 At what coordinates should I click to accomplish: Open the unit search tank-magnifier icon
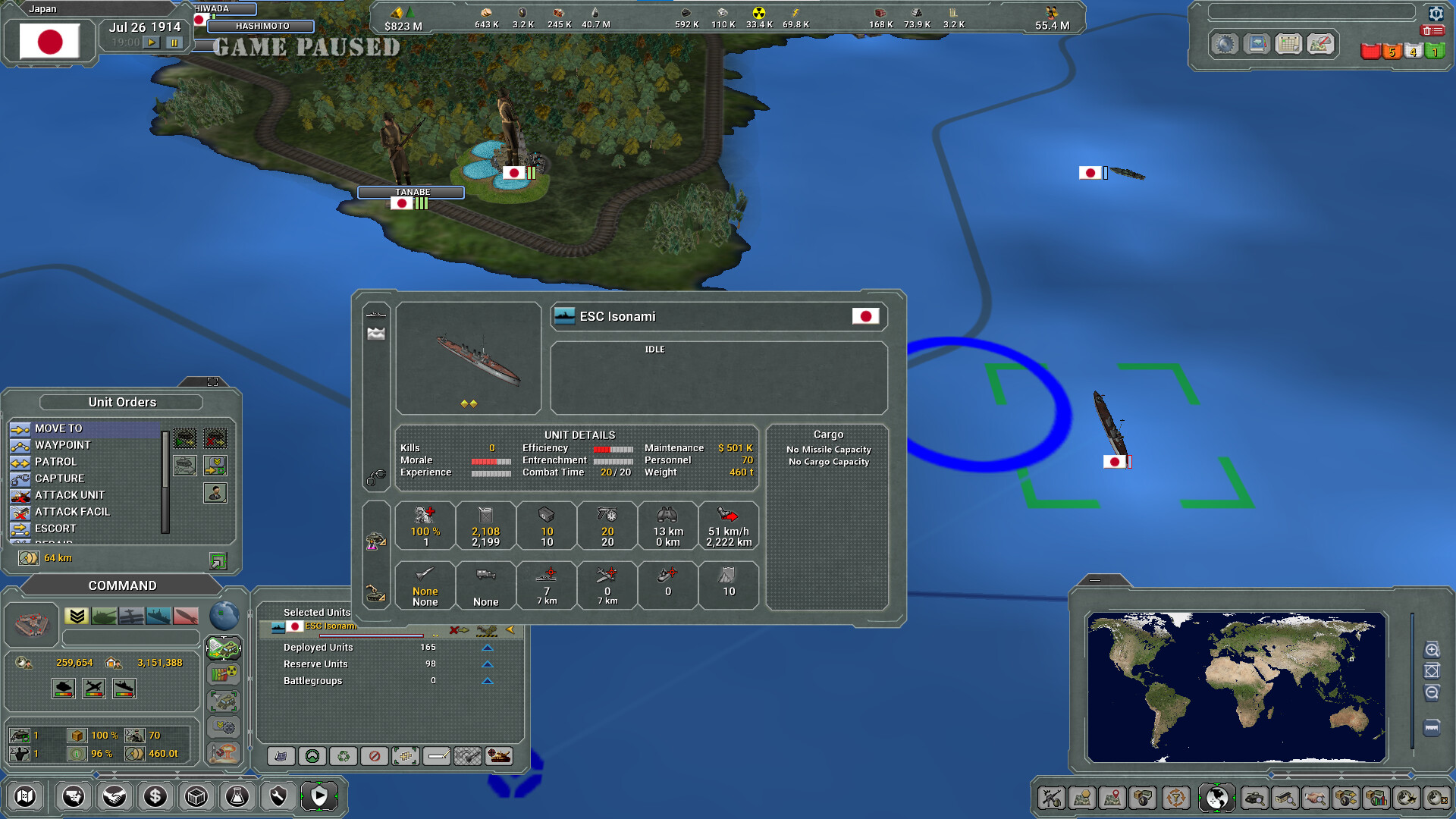1255,797
